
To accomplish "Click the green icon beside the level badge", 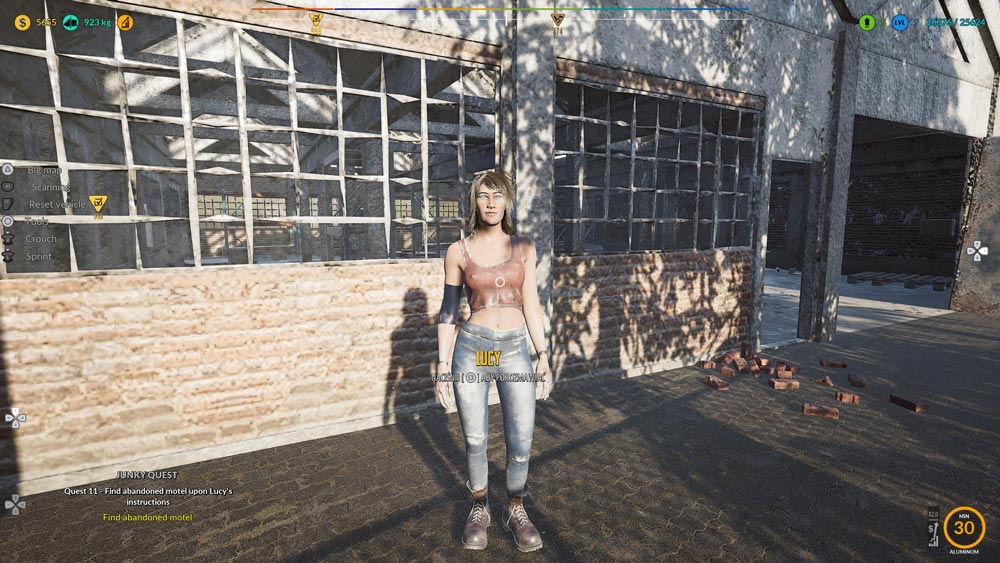I will pyautogui.click(x=867, y=22).
